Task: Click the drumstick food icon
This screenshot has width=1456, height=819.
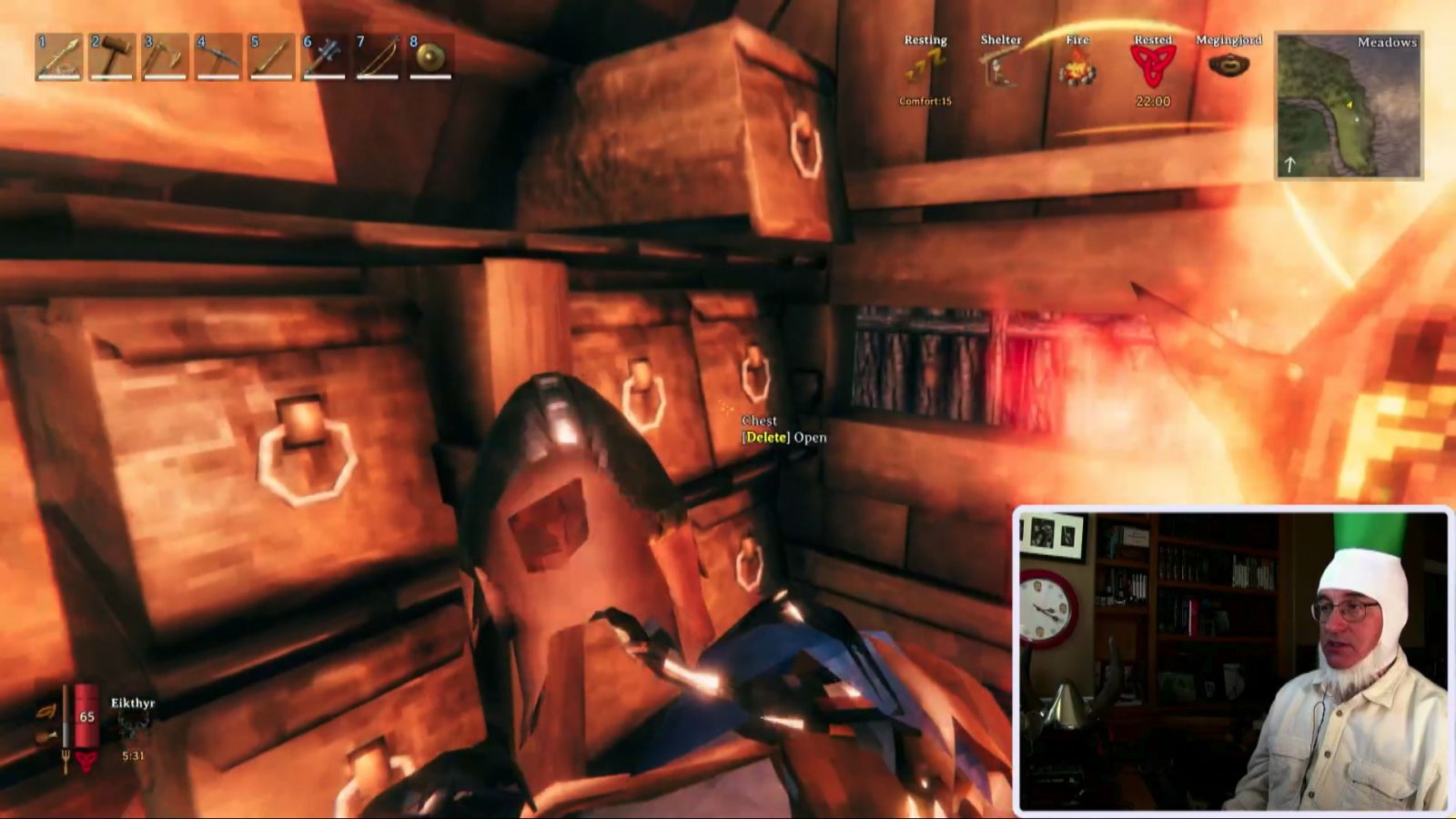Action: [45, 735]
